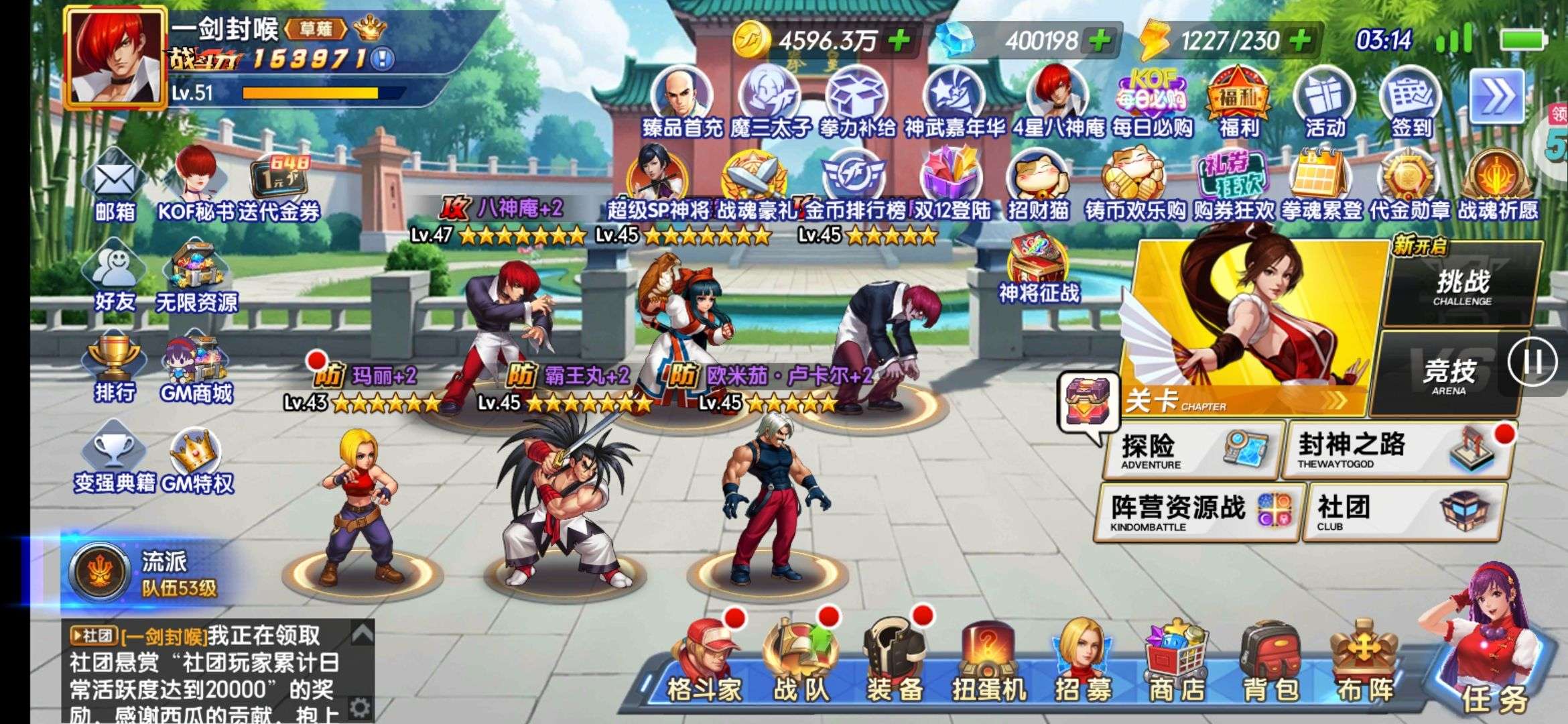Expand the top icon row arrow
Image resolution: width=1568 pixels, height=724 pixels.
pyautogui.click(x=1496, y=98)
